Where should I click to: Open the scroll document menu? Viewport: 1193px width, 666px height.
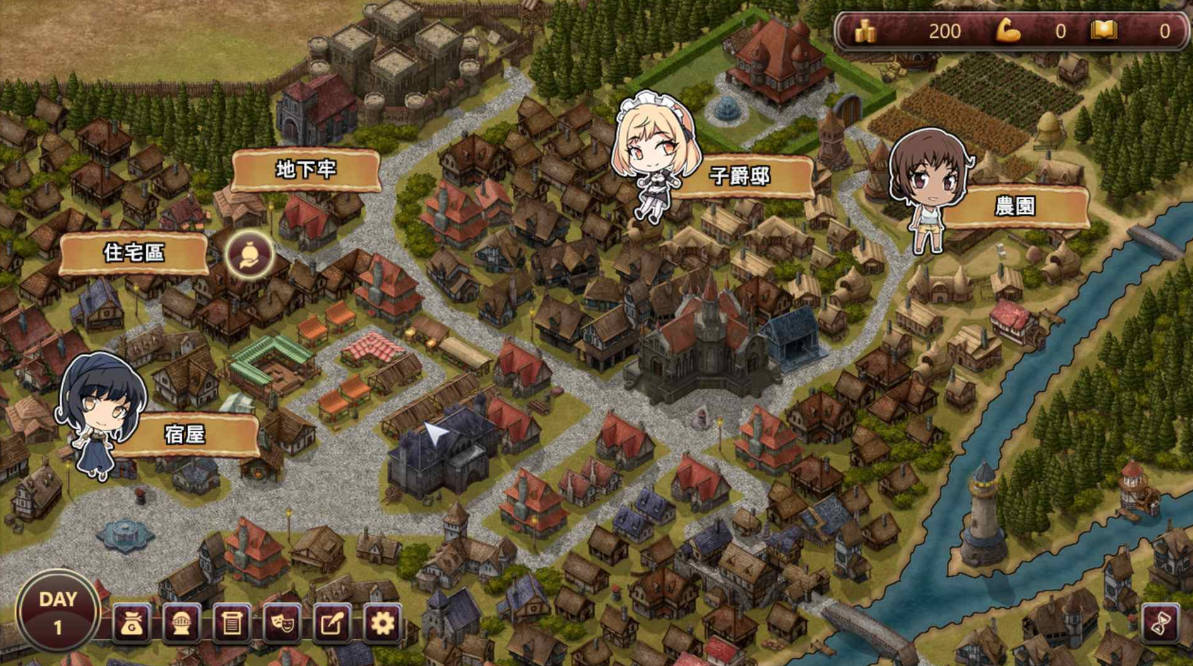point(232,625)
